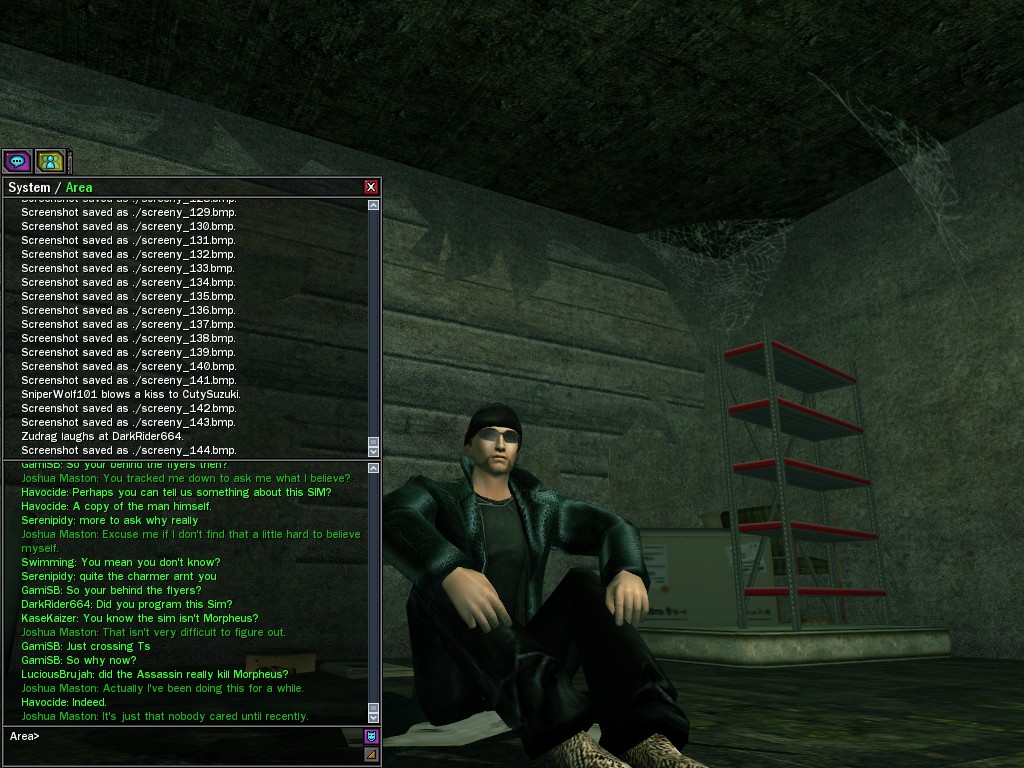Switch to the Area chat channel label
This screenshot has width=1024, height=768.
(x=79, y=187)
